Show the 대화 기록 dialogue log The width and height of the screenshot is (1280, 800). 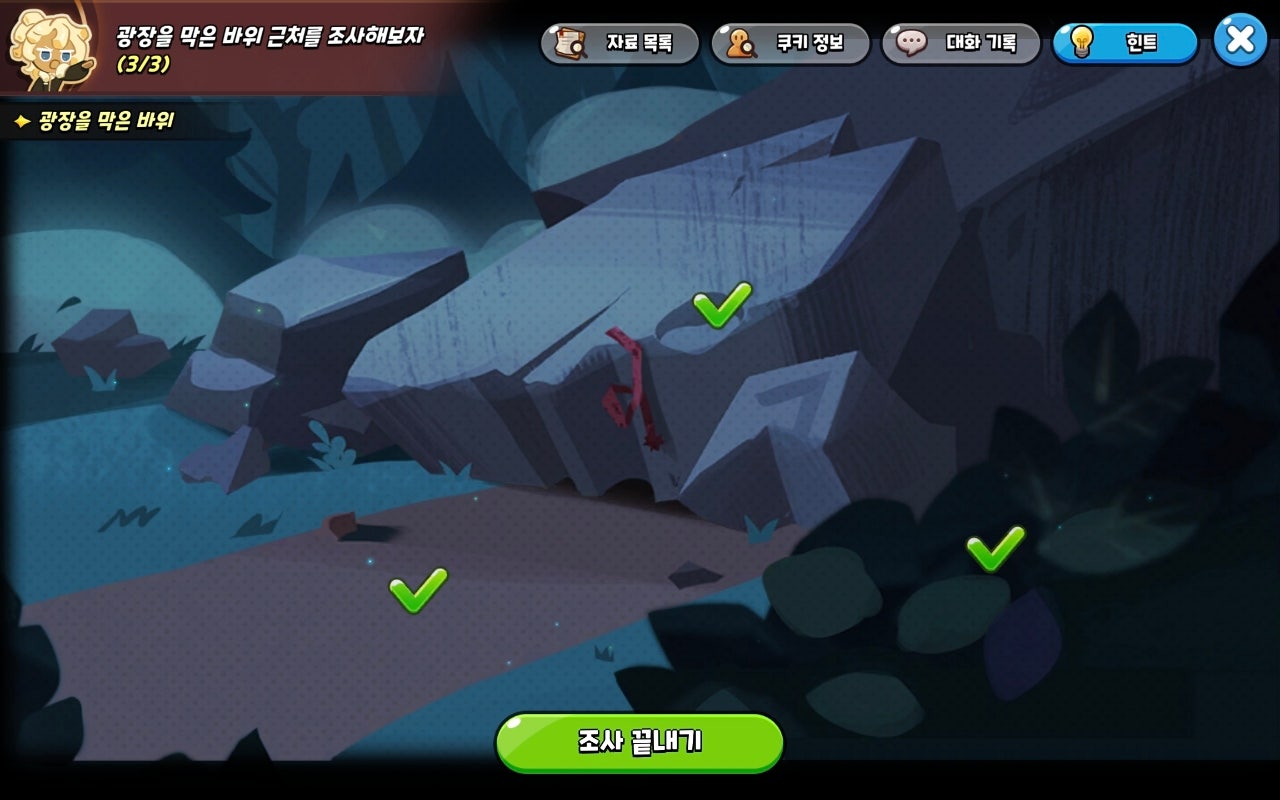pos(961,43)
